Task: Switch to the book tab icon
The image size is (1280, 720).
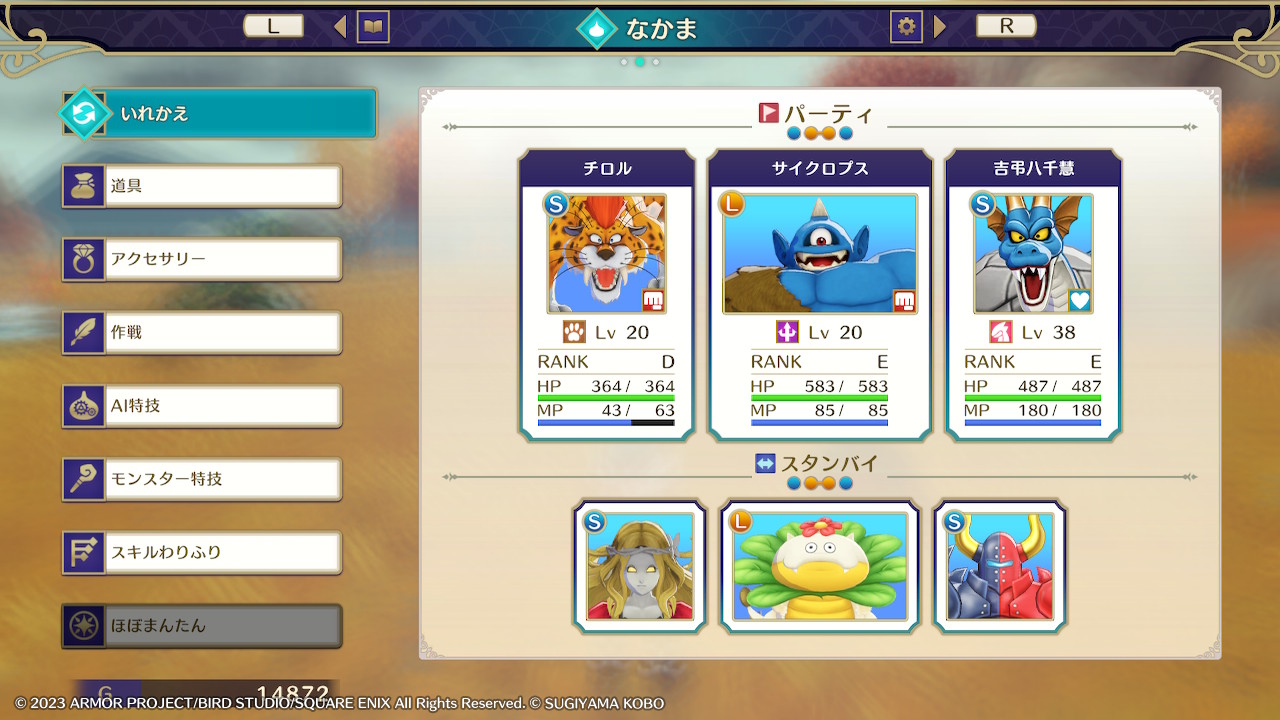Action: 374,27
